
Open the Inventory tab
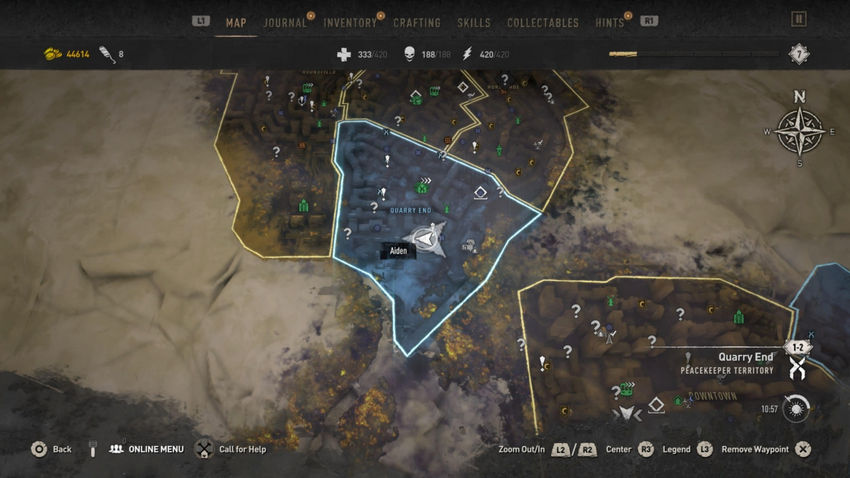(350, 23)
